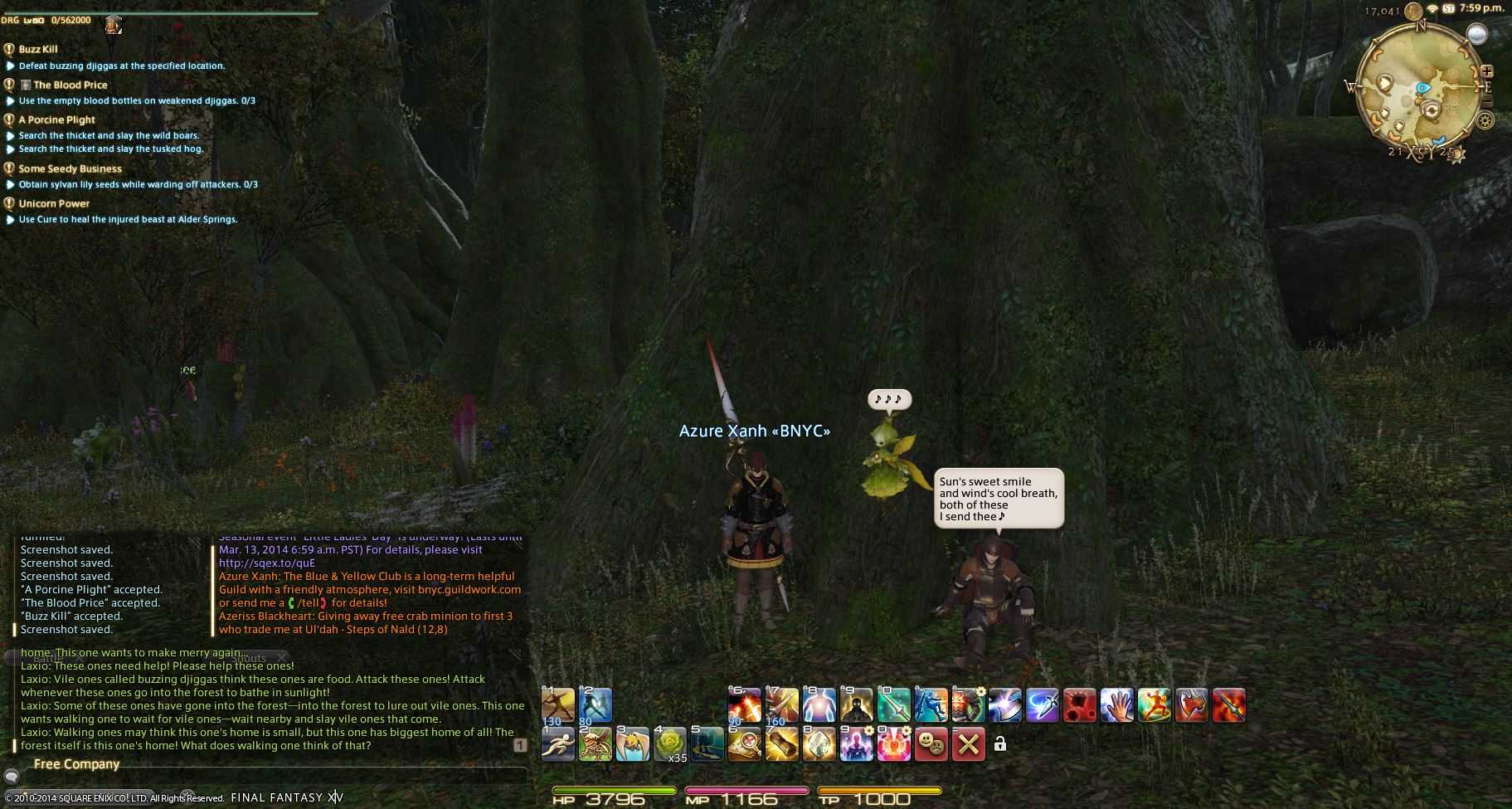Screen dimensions: 1512x809
Task: Activate the red X icon on the hotbar
Action: pyautogui.click(x=968, y=744)
